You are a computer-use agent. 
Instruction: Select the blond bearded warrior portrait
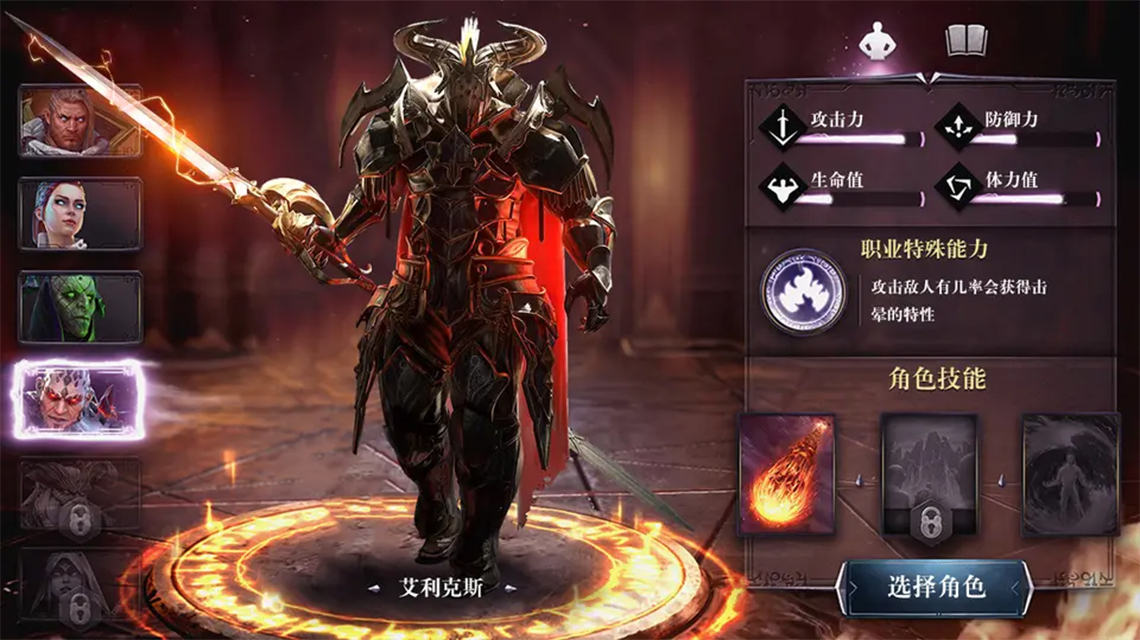pyautogui.click(x=80, y=121)
